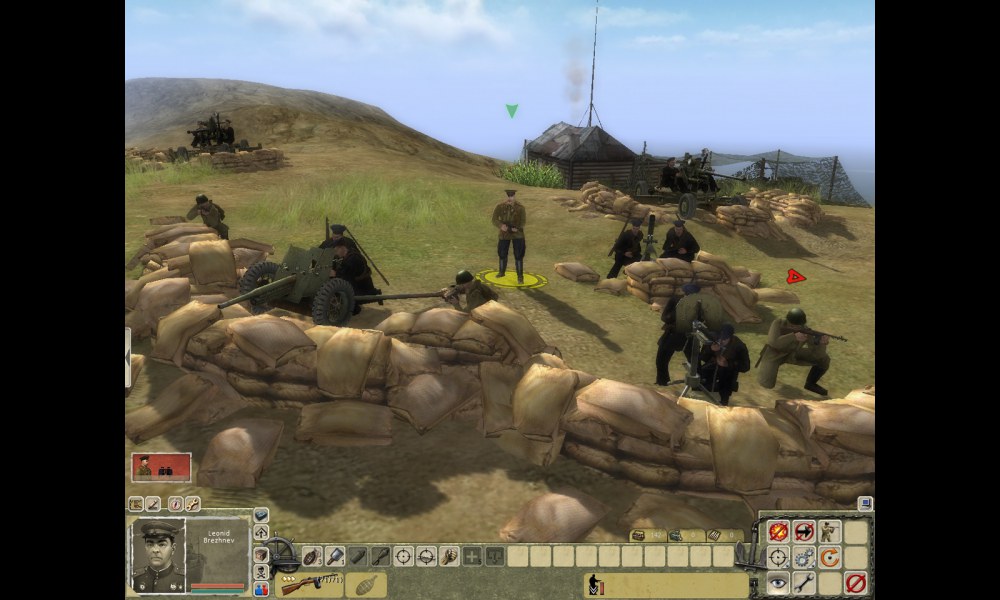This screenshot has height=600, width=1000.
Task: Toggle the hold fire order
Action: point(778,532)
